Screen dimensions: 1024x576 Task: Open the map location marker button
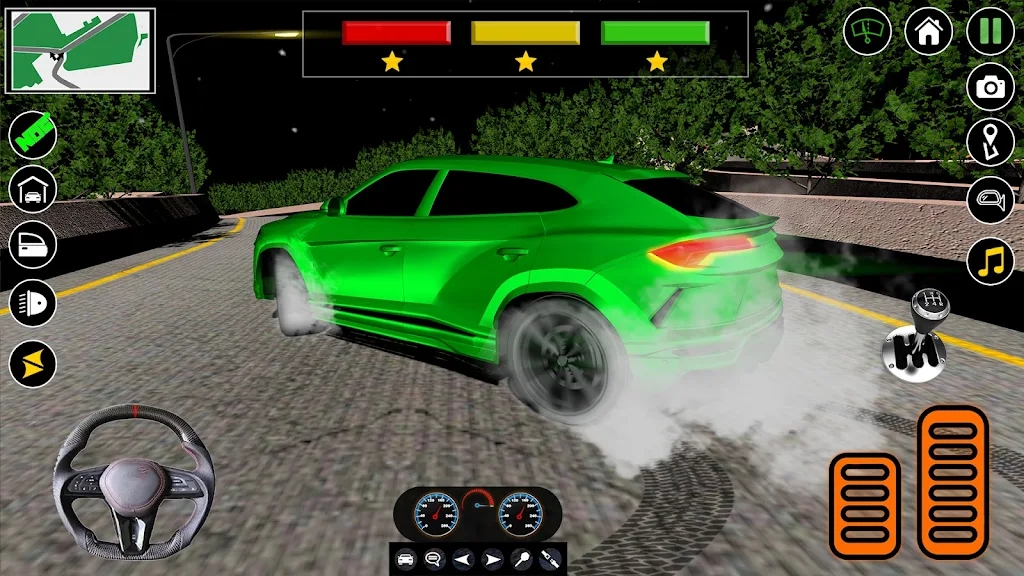click(990, 142)
